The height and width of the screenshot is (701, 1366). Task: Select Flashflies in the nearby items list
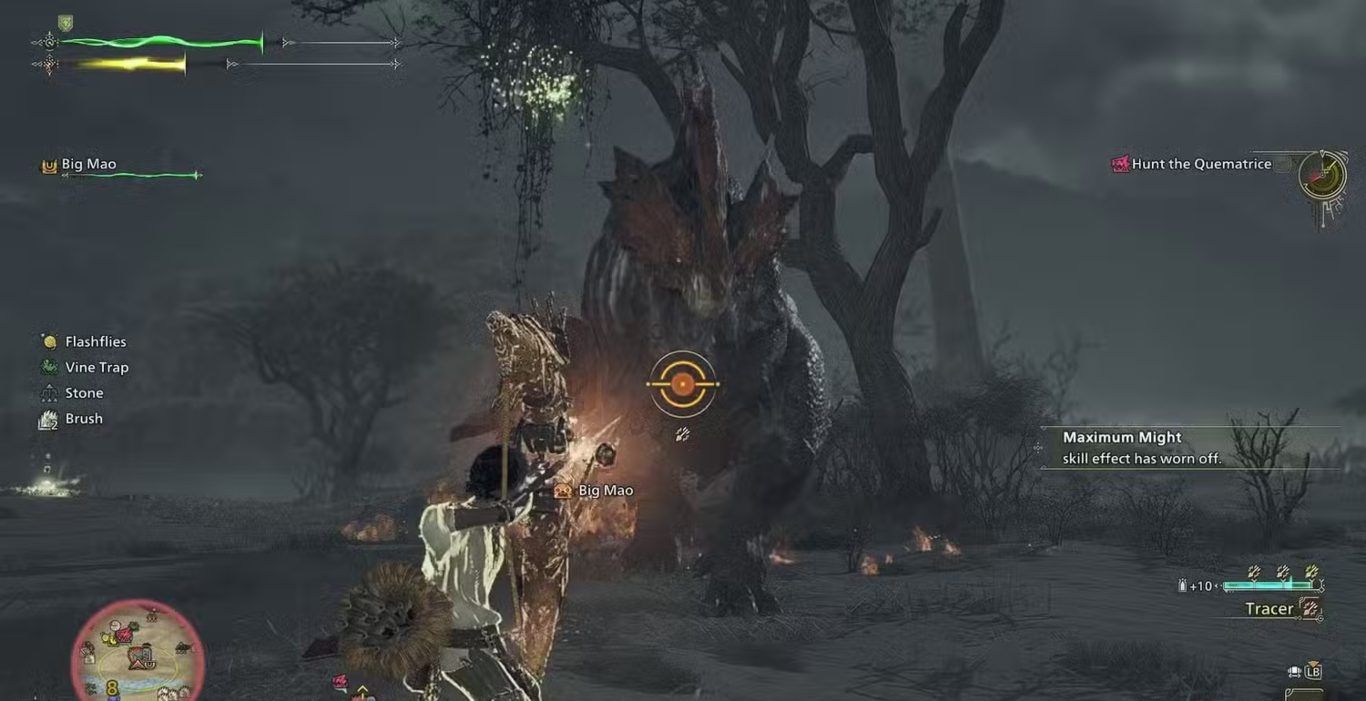point(84,342)
